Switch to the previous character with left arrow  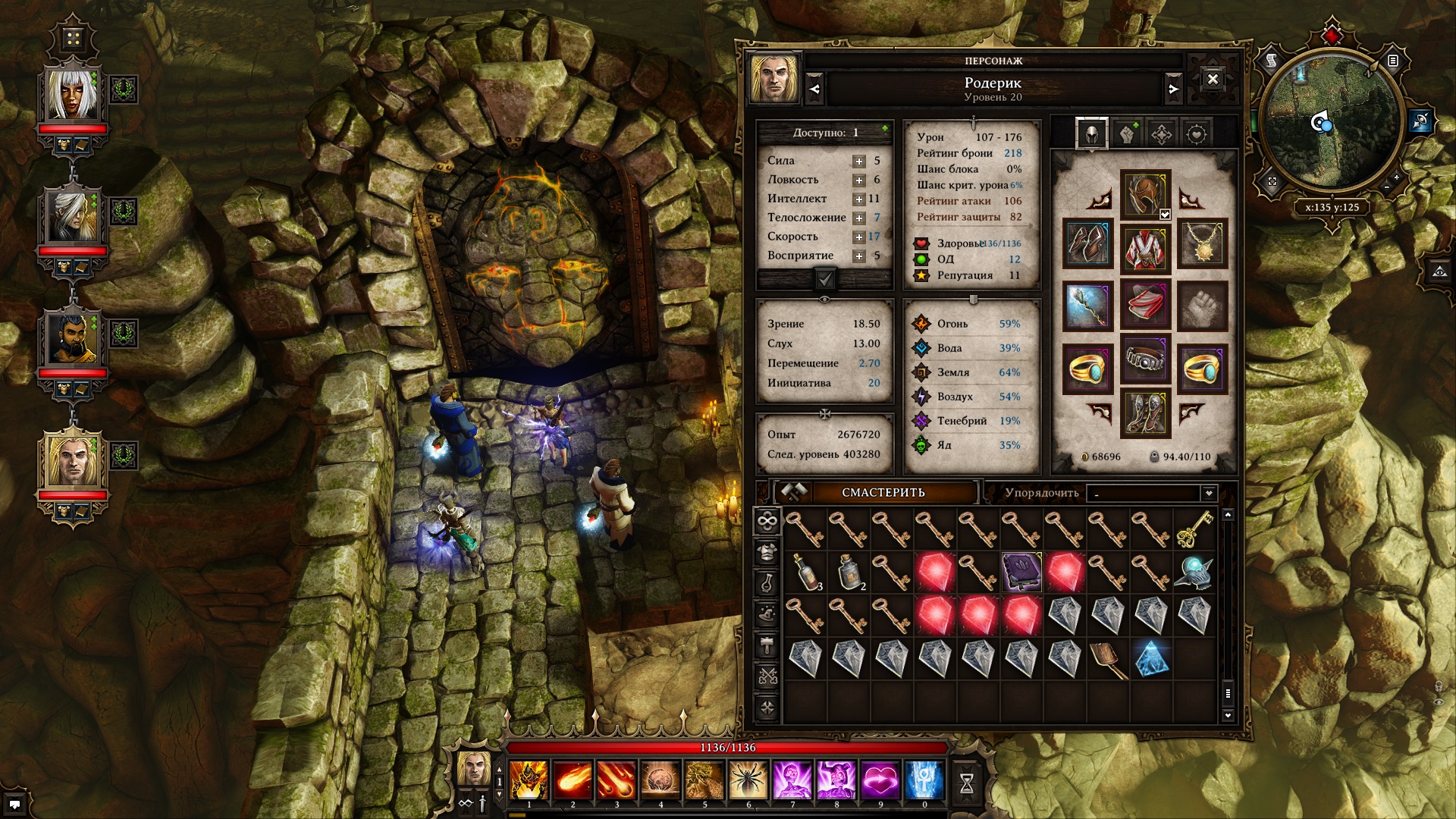814,89
